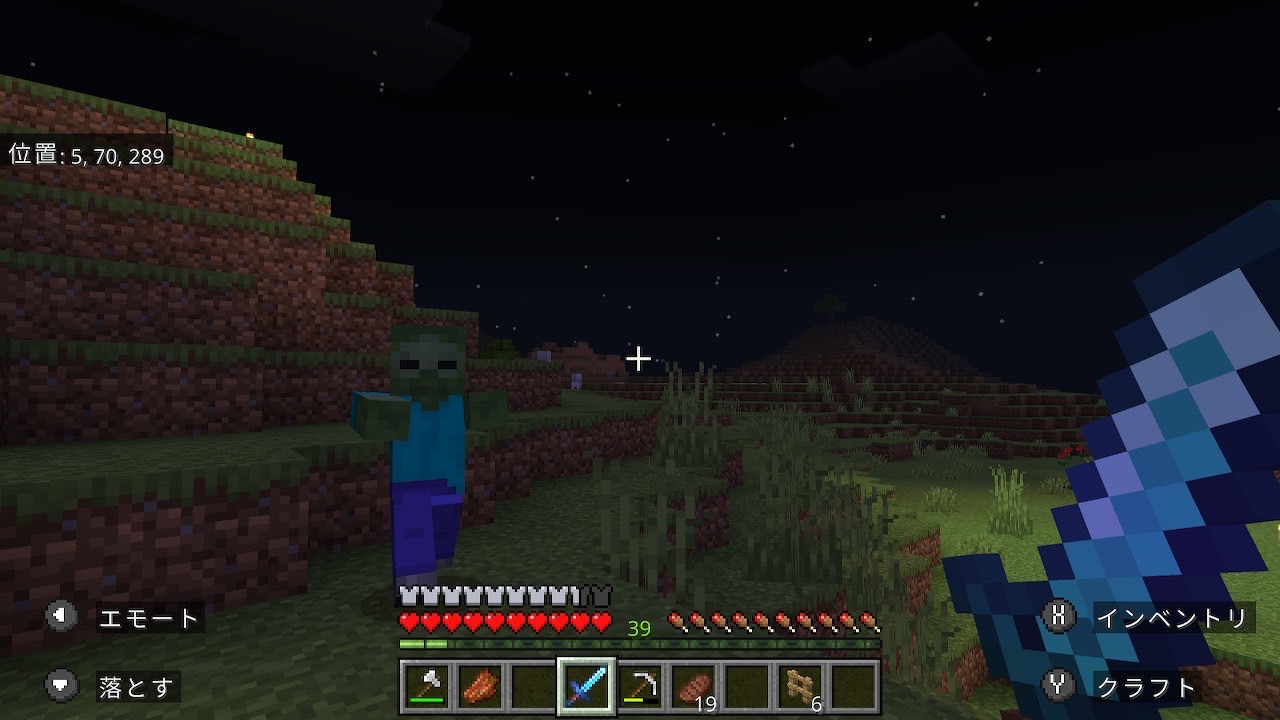Select the cooked meat stack of 19
Screen dimensions: 1280x720
coord(694,687)
